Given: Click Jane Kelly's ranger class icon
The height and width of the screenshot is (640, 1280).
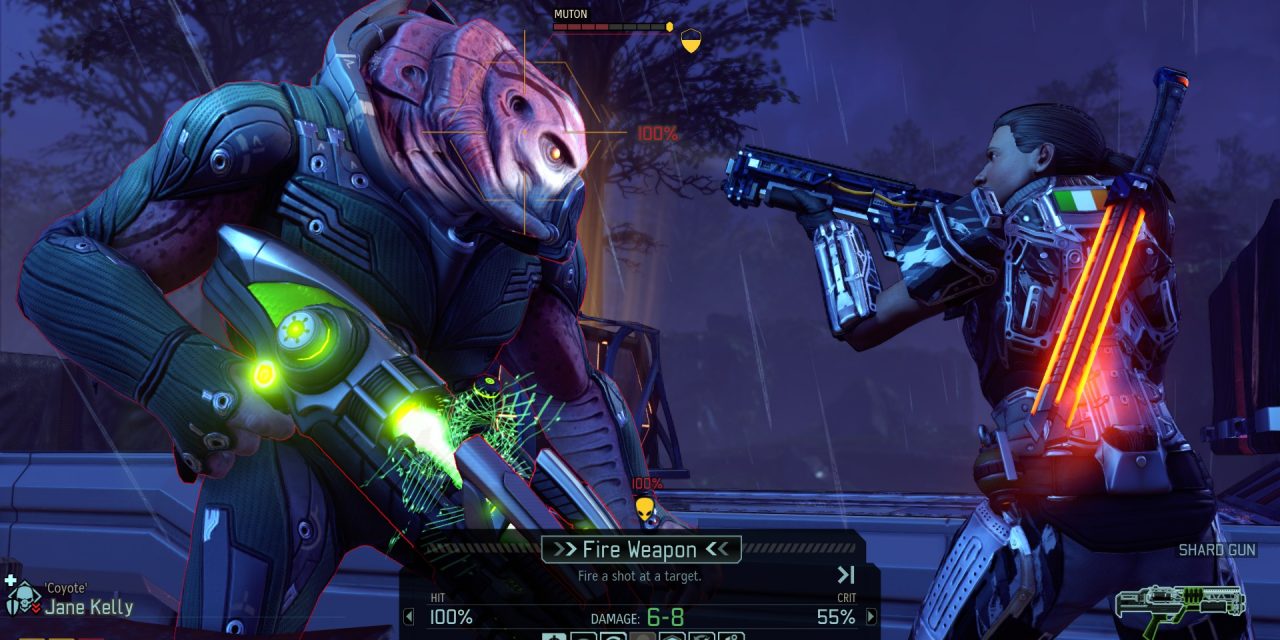Looking at the screenshot, I should 20,601.
